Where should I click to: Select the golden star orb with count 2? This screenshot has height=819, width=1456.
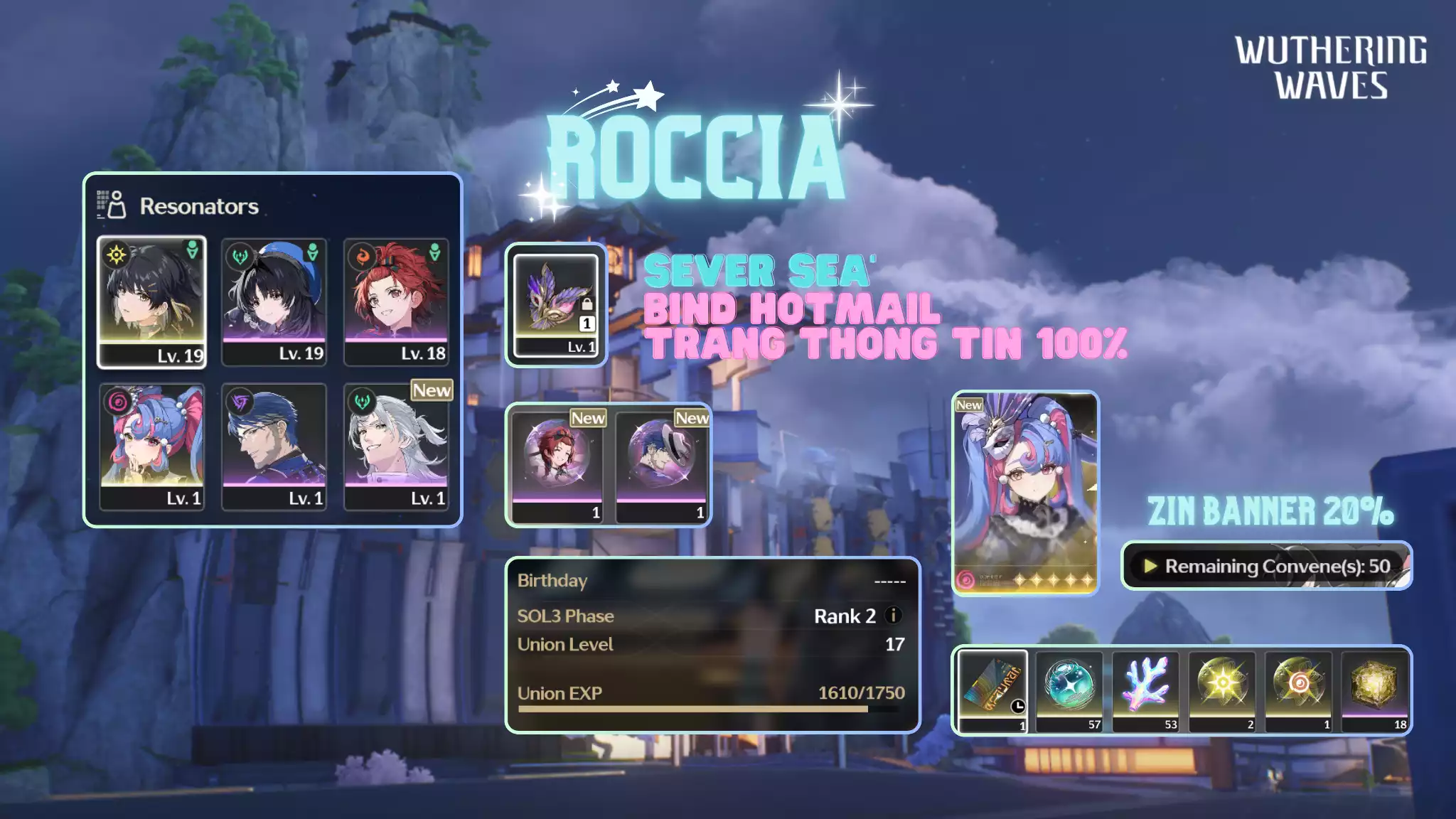(x=1223, y=691)
